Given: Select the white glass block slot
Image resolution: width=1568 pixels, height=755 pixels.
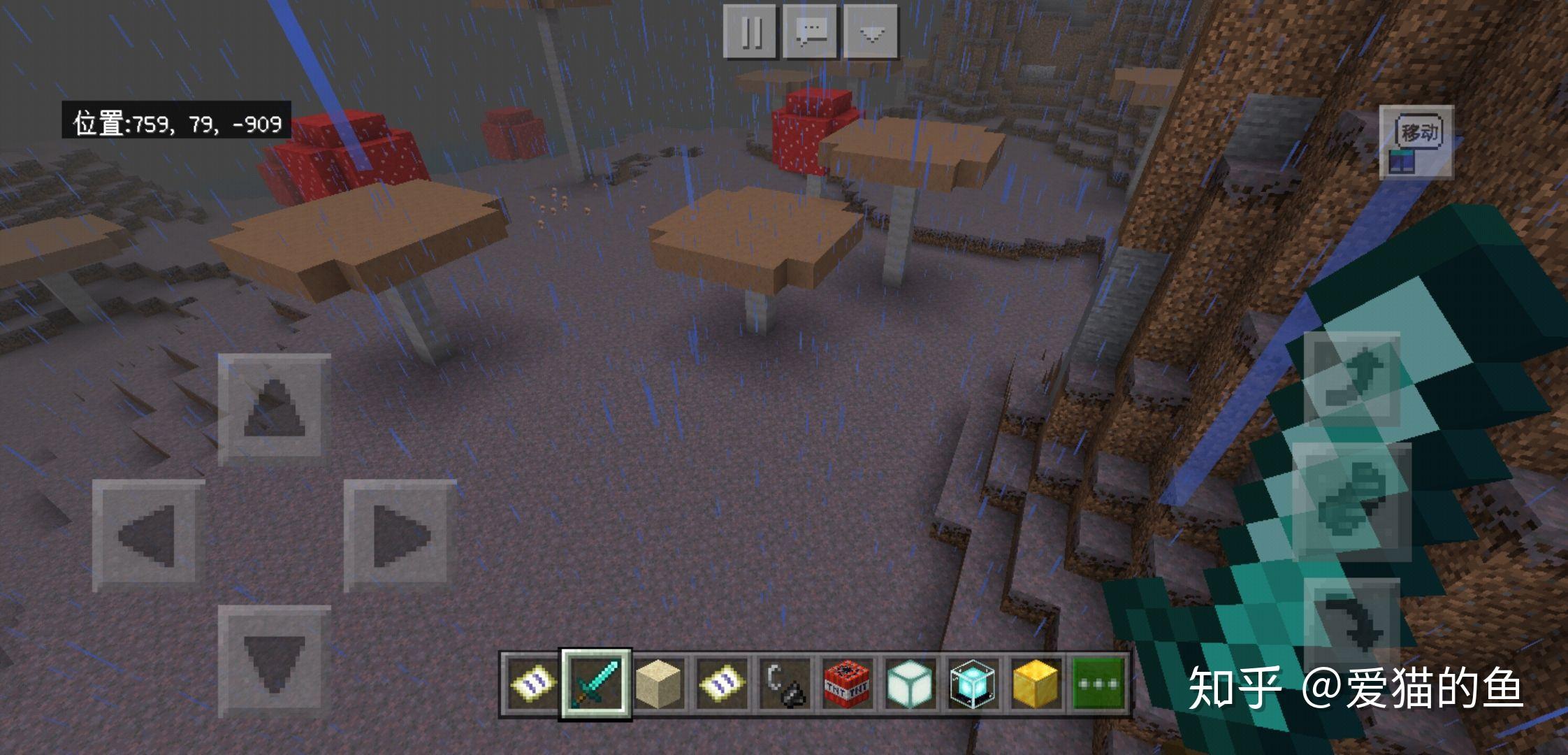Looking at the screenshot, I should (908, 683).
